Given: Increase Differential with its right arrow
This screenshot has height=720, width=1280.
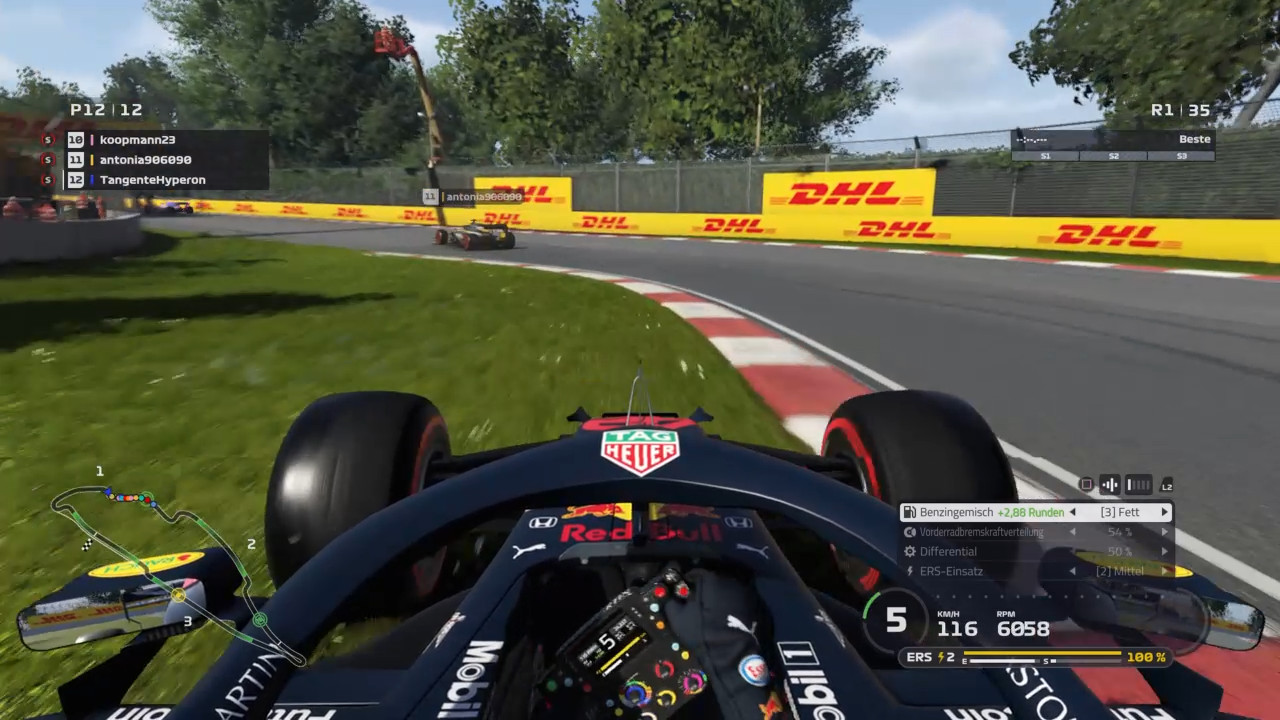Looking at the screenshot, I should (1164, 551).
